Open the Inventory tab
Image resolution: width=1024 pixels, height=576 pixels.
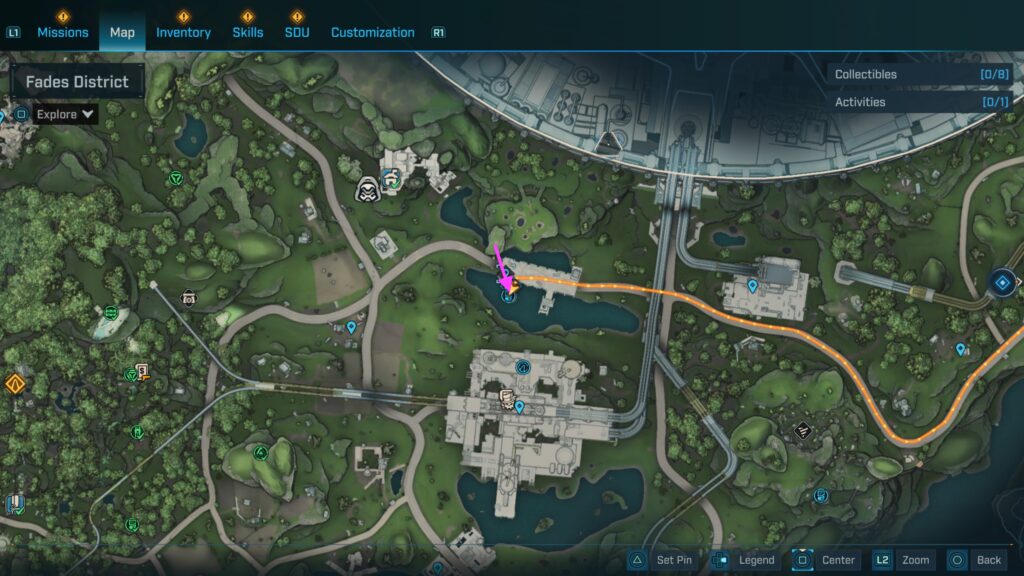[183, 32]
